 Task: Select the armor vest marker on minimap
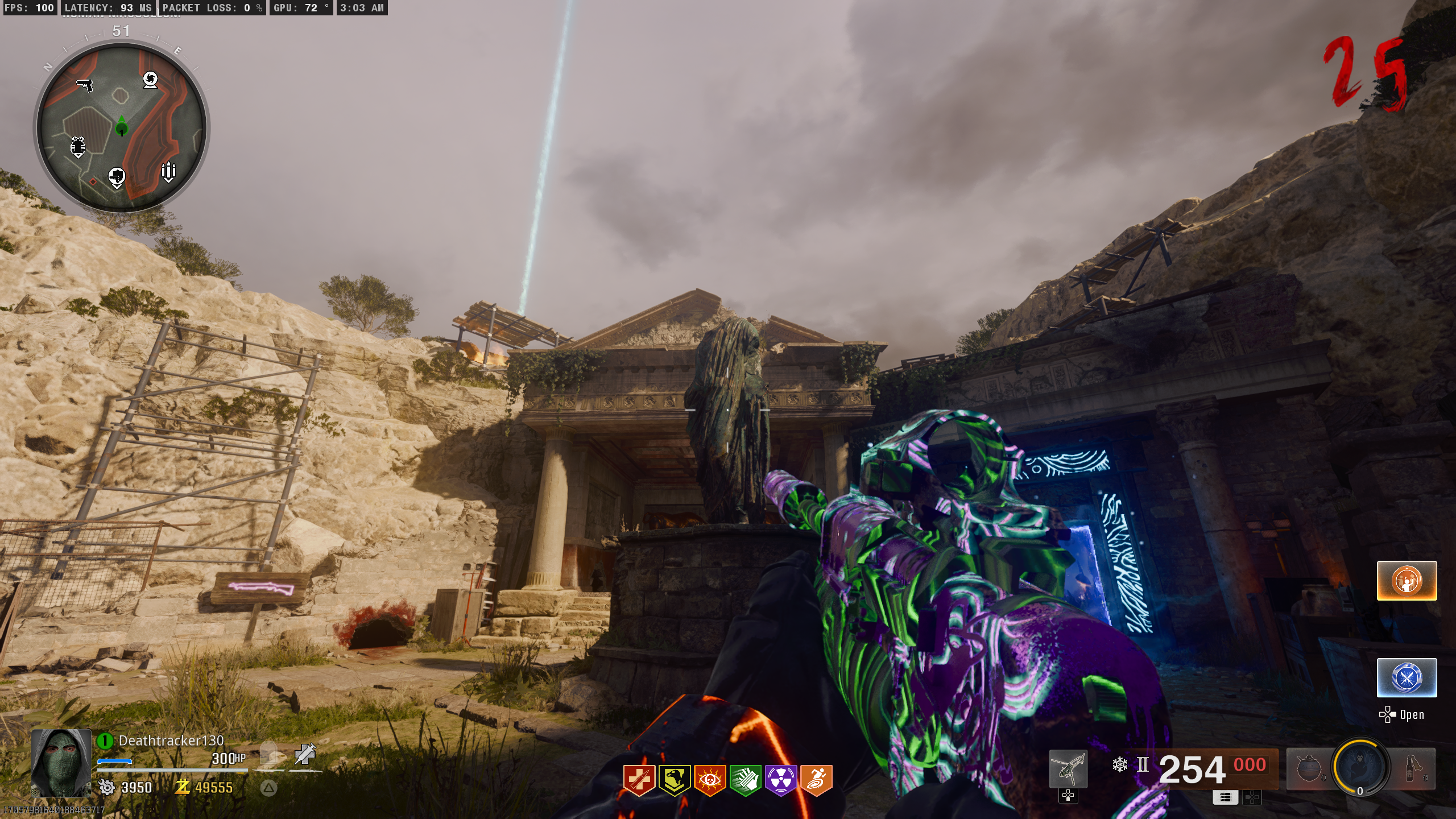(78, 147)
